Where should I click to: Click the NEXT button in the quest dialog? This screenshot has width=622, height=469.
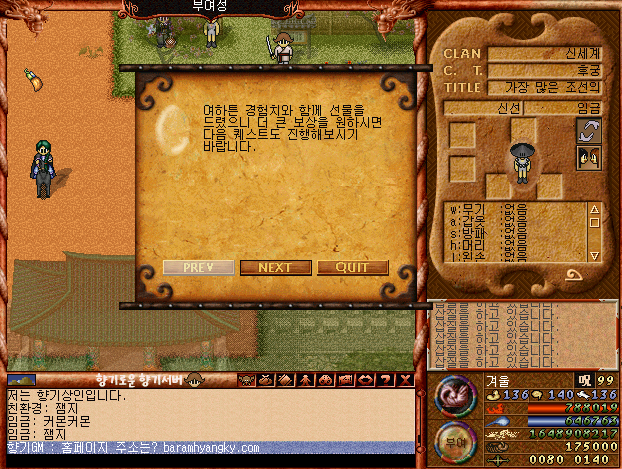click(275, 268)
